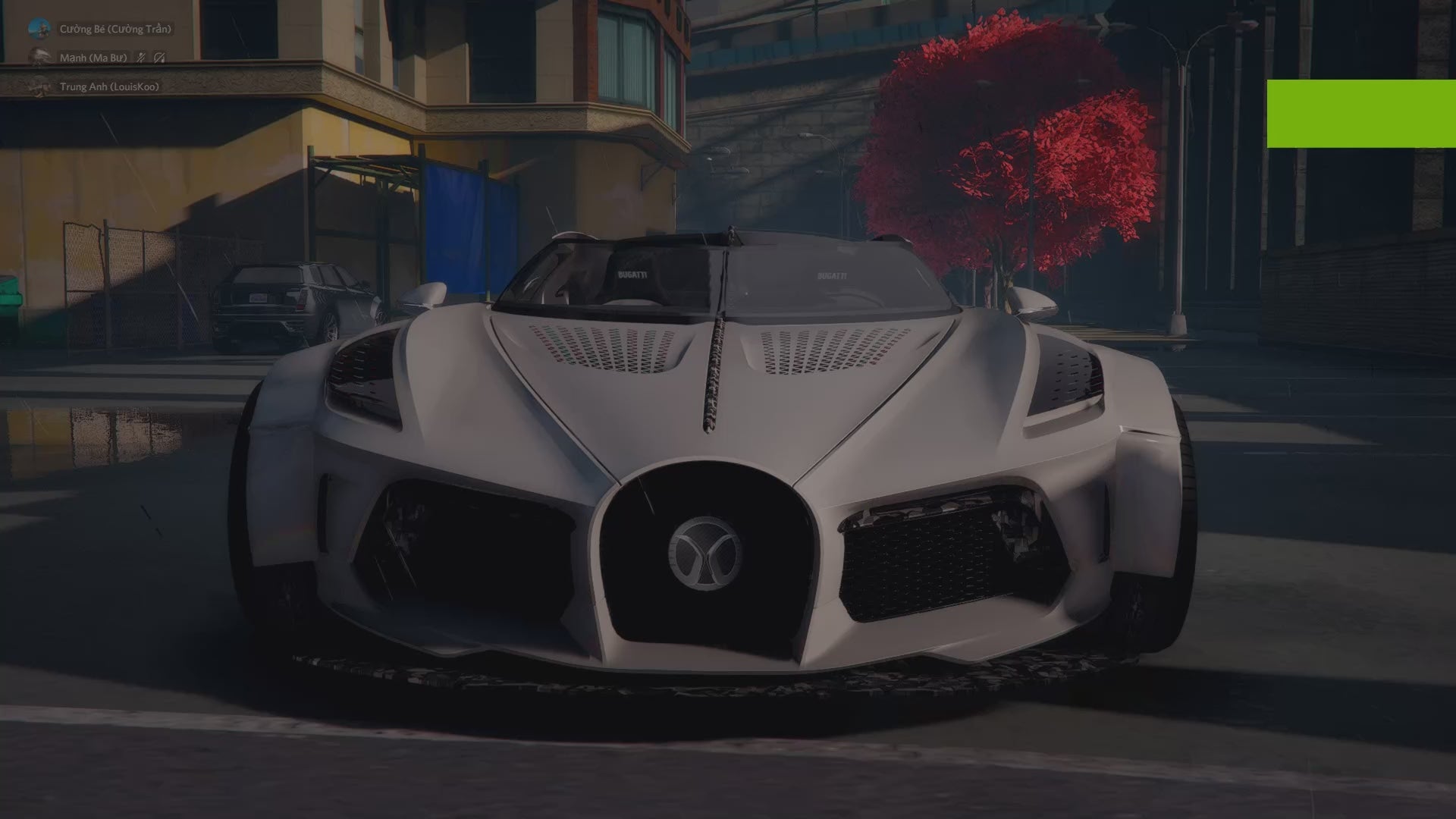Click the BUGATTI decal on the right windshield
This screenshot has width=1456, height=819.
833,275
